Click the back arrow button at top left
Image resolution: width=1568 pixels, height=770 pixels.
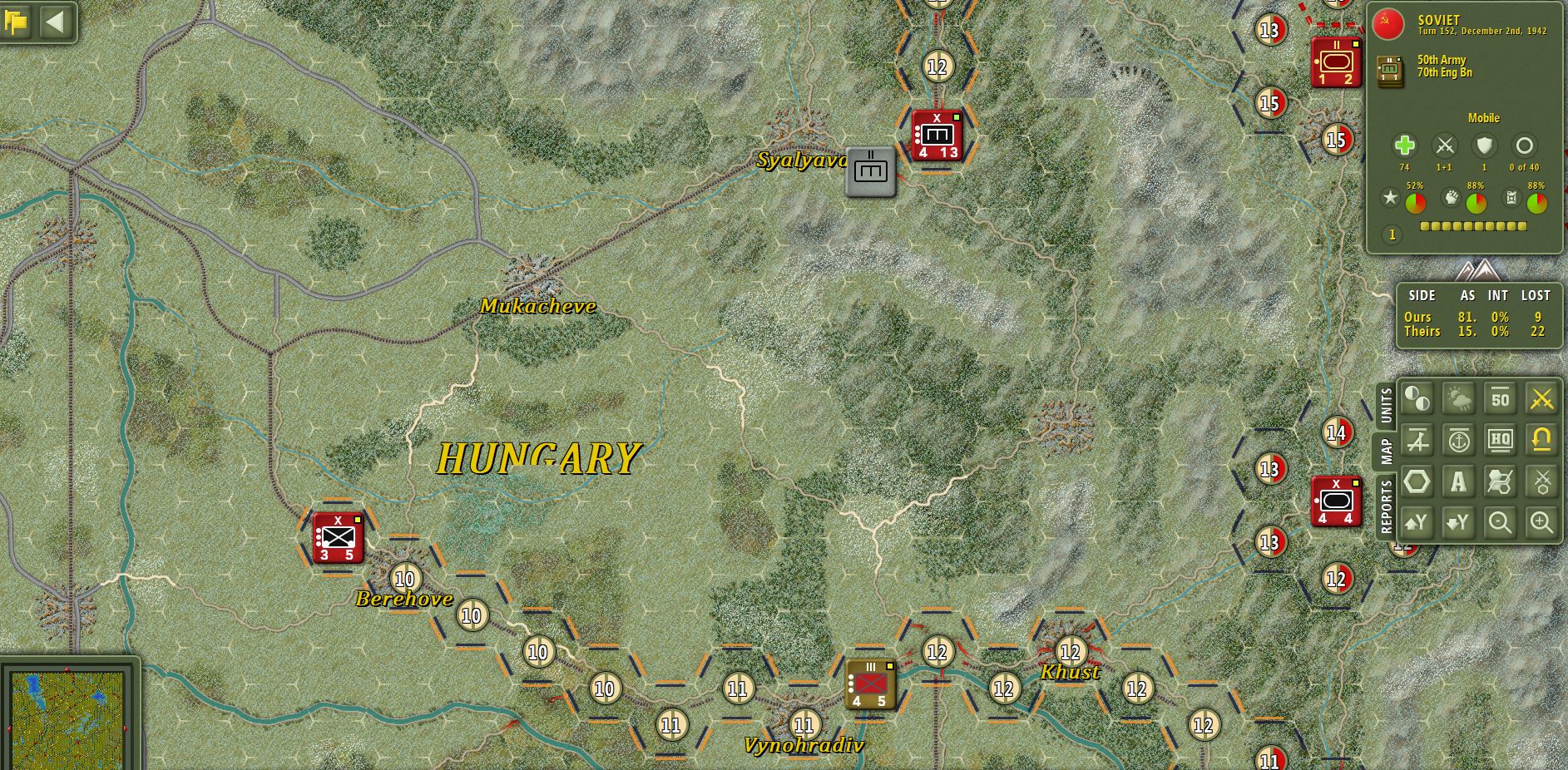tap(57, 22)
